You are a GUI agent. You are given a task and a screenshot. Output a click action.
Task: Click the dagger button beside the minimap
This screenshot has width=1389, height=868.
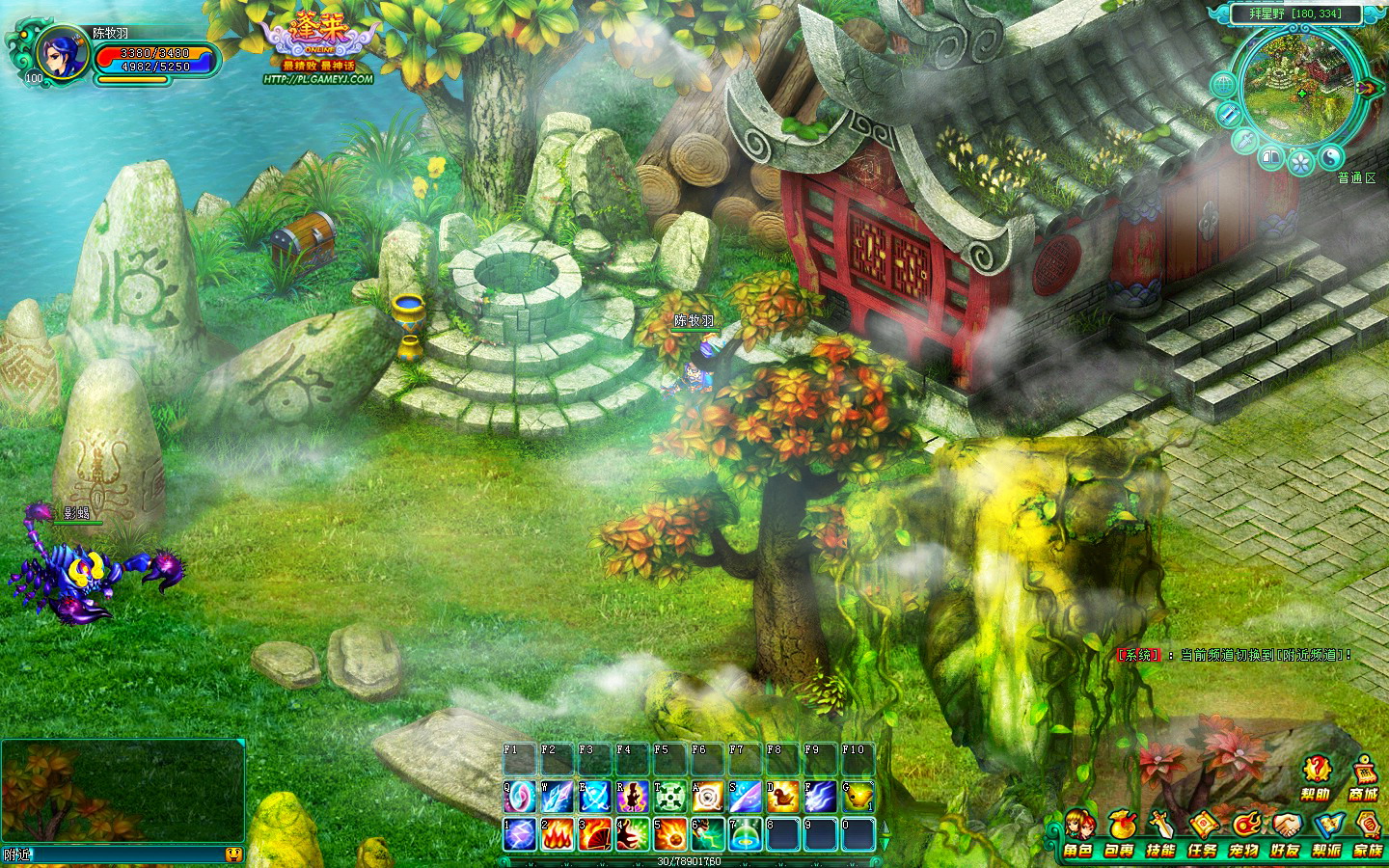[1246, 143]
